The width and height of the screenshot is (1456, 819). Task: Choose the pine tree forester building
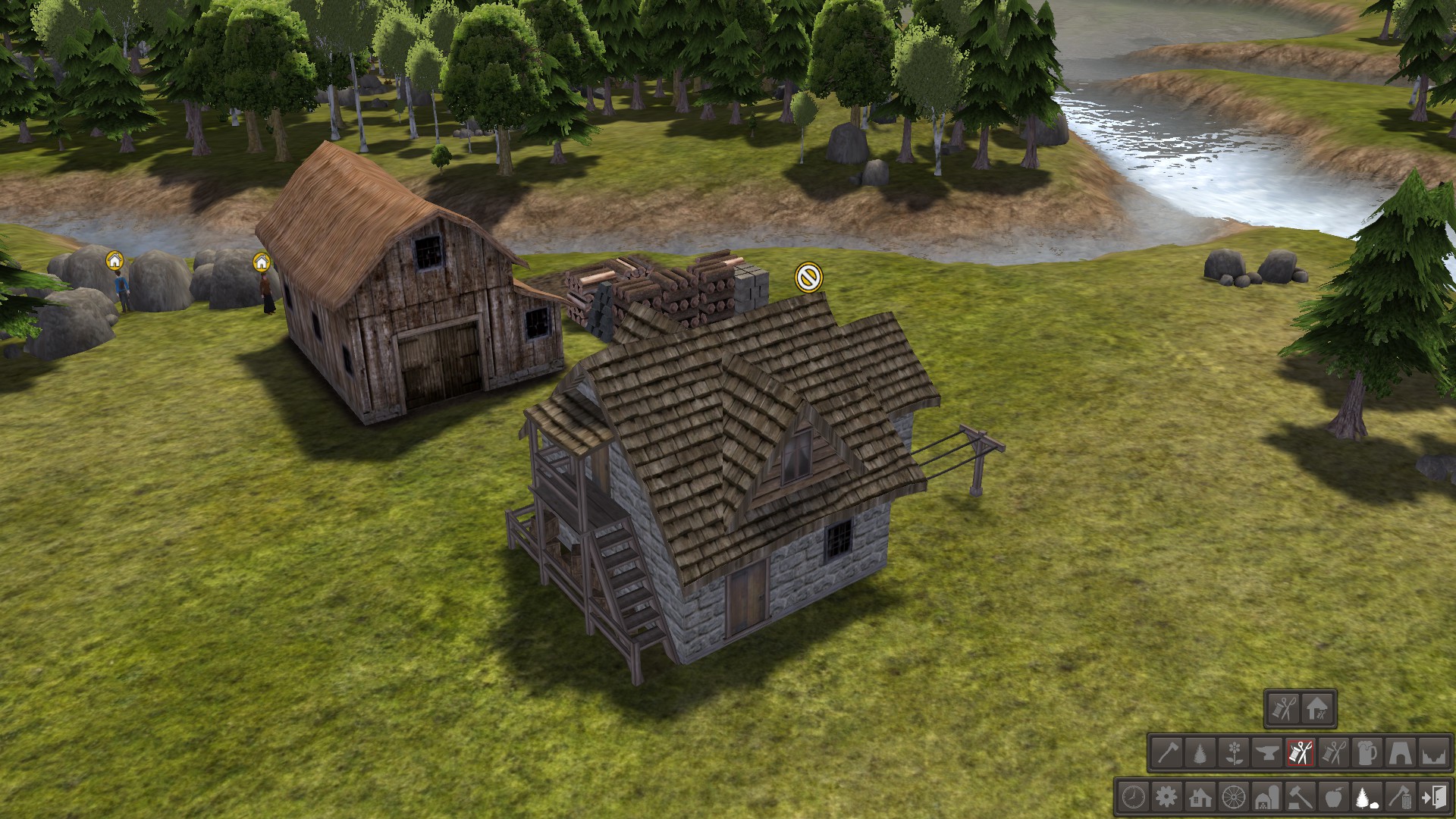tap(1200, 754)
